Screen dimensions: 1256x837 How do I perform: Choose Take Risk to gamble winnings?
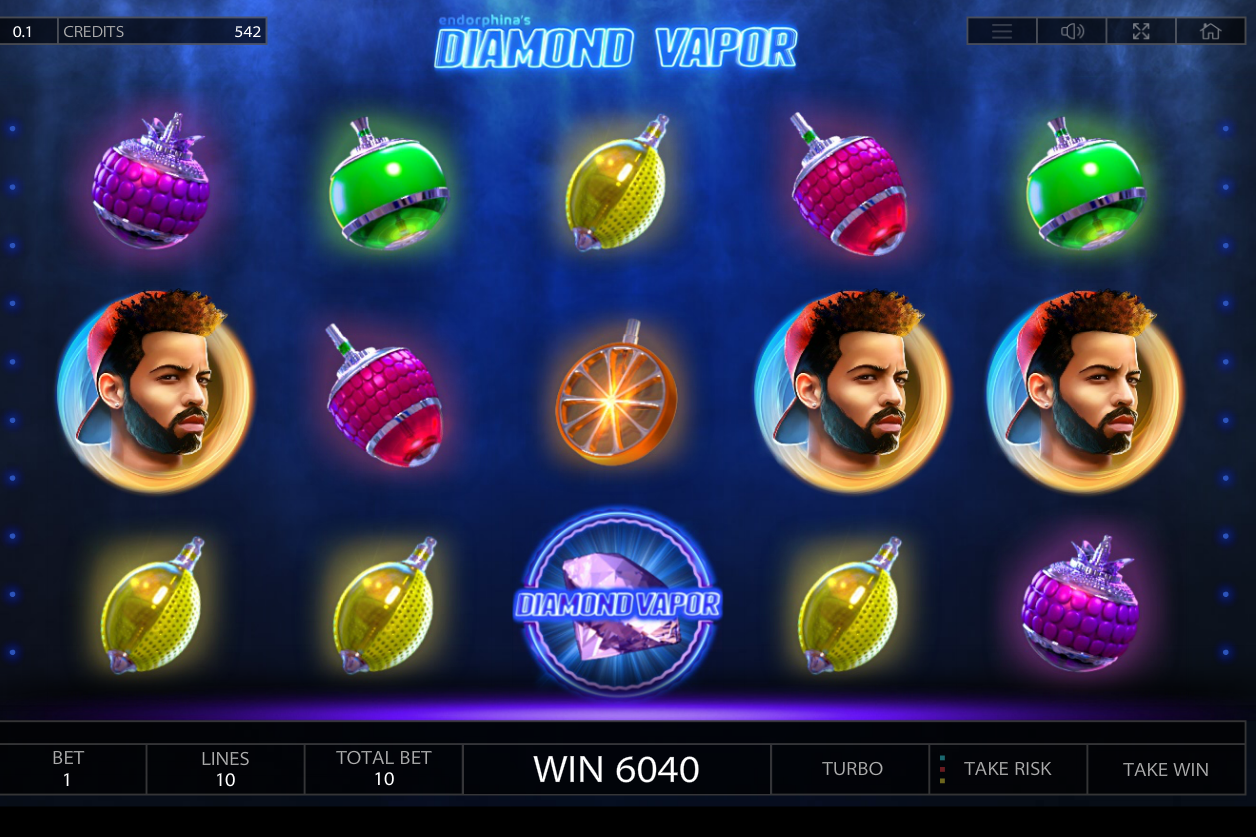click(1007, 769)
